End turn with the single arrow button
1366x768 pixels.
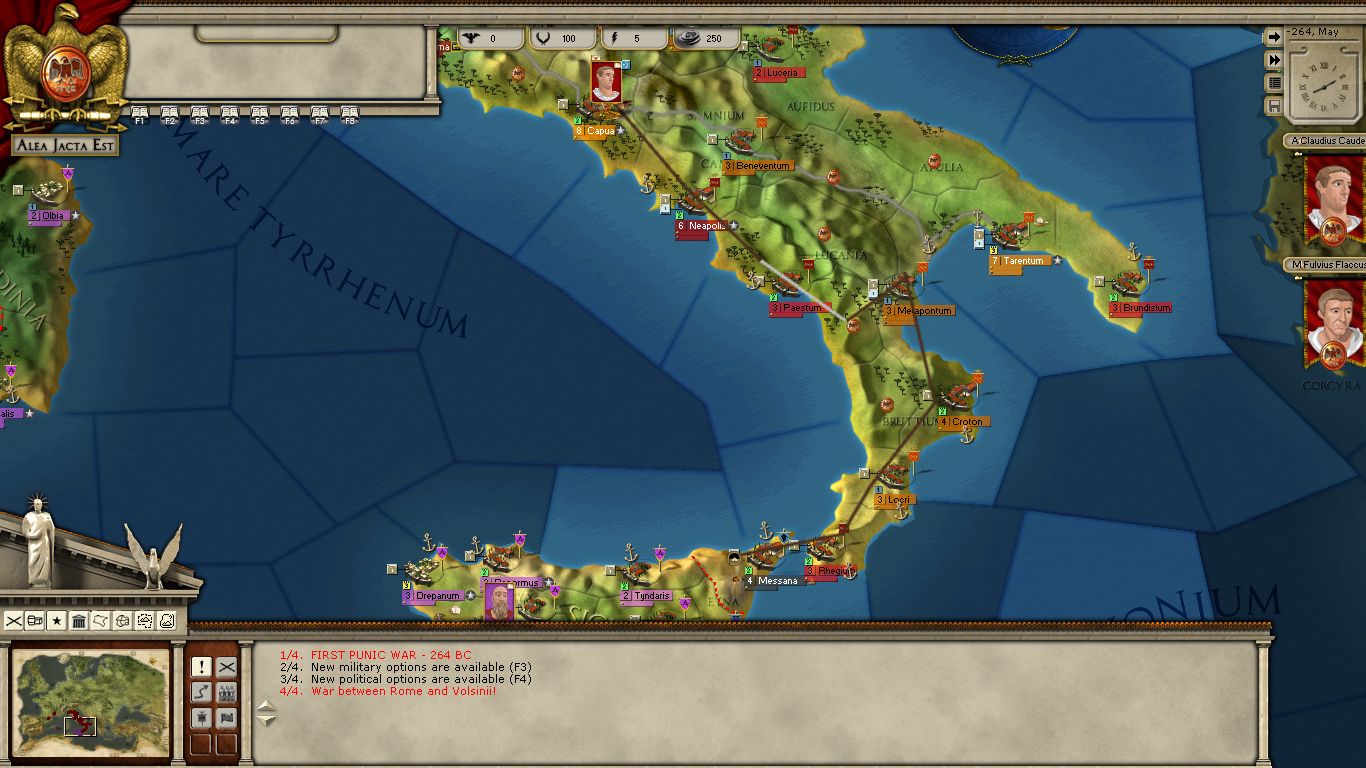[1274, 37]
